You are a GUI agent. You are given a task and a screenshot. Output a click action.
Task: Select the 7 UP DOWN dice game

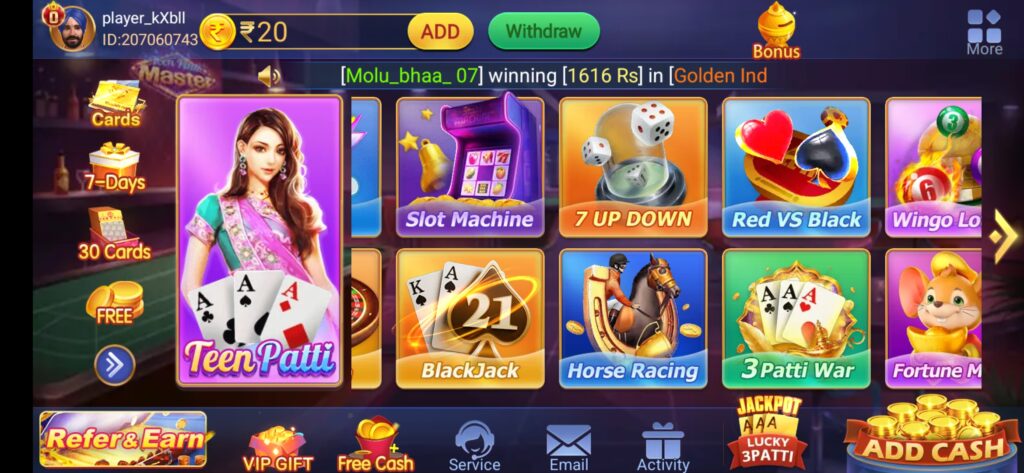633,165
